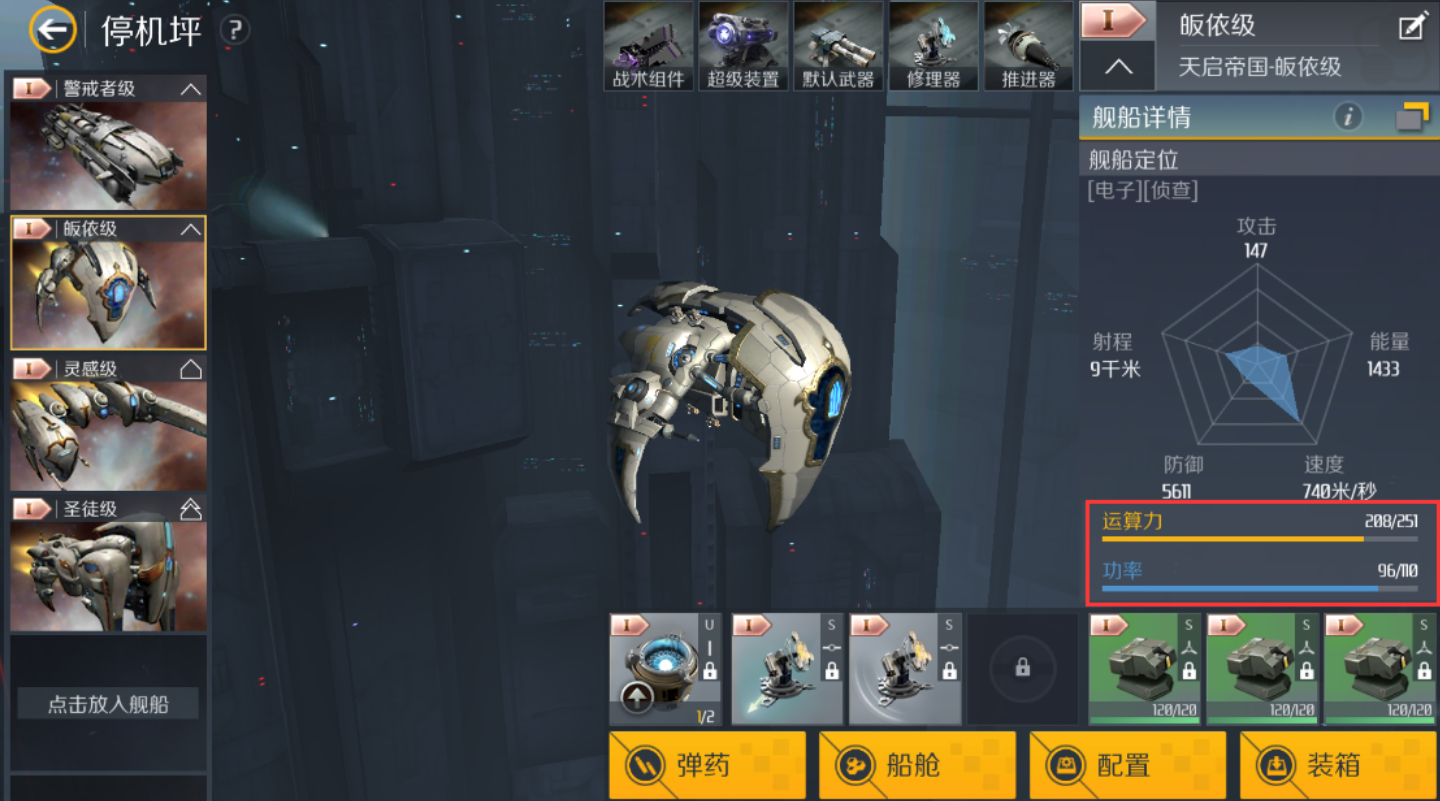Choose the 灵感级 ship from the list

tap(108, 422)
